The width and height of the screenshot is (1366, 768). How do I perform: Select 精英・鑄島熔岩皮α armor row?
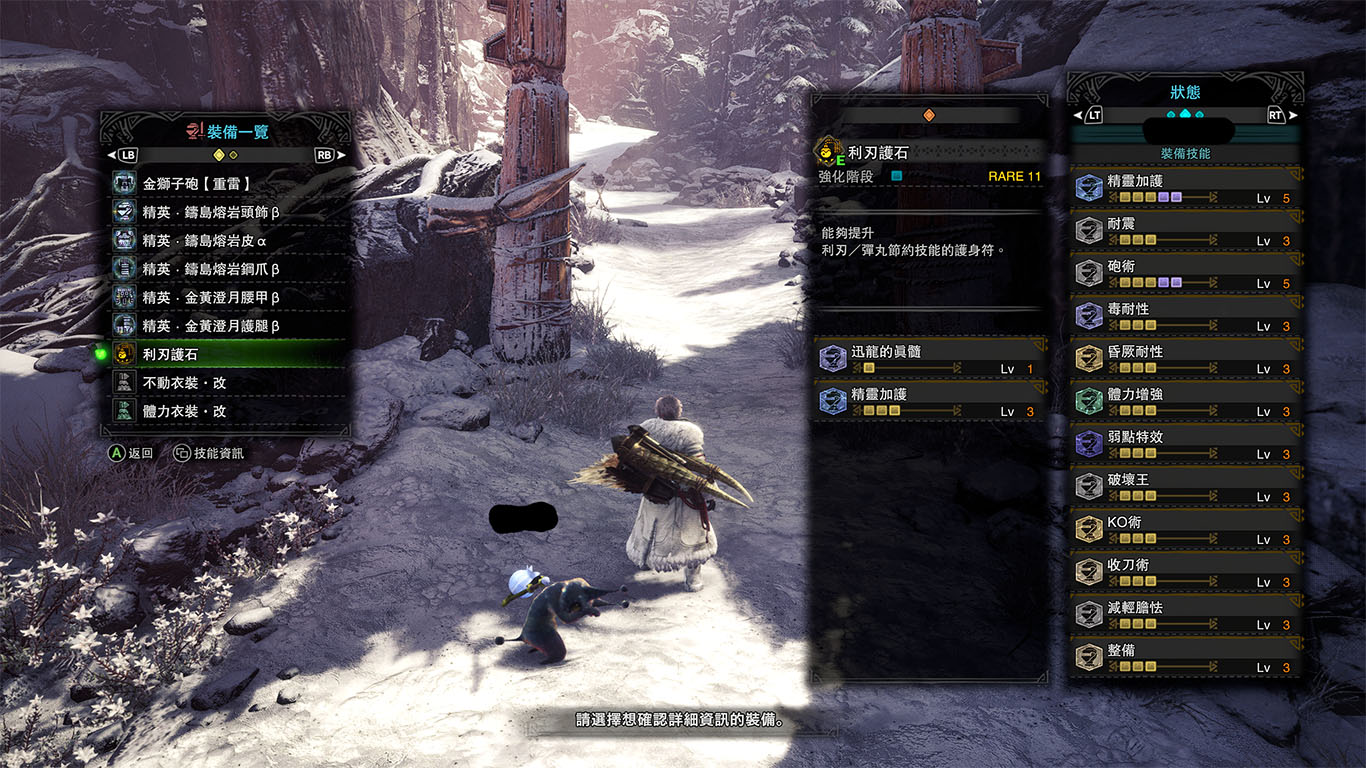(230, 240)
